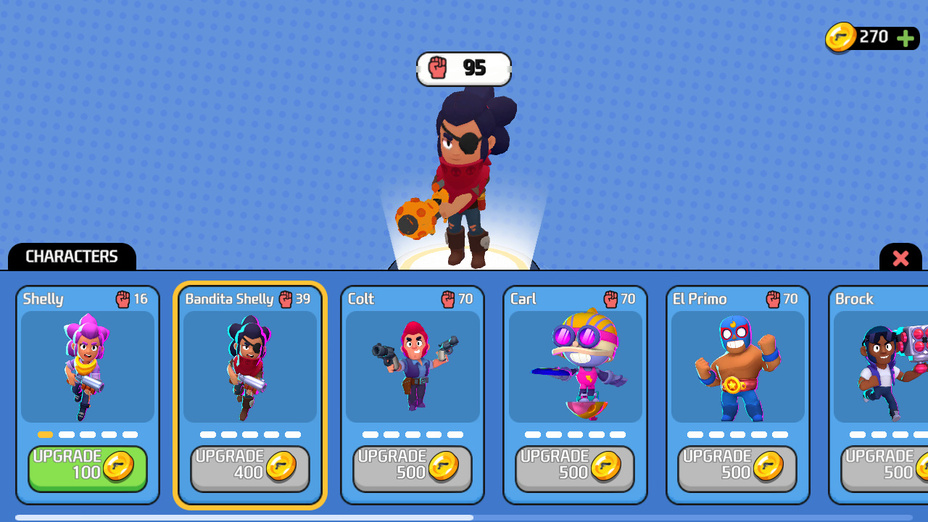Pick the Colt character portrait
This screenshot has width=928, height=522.
tap(412, 367)
